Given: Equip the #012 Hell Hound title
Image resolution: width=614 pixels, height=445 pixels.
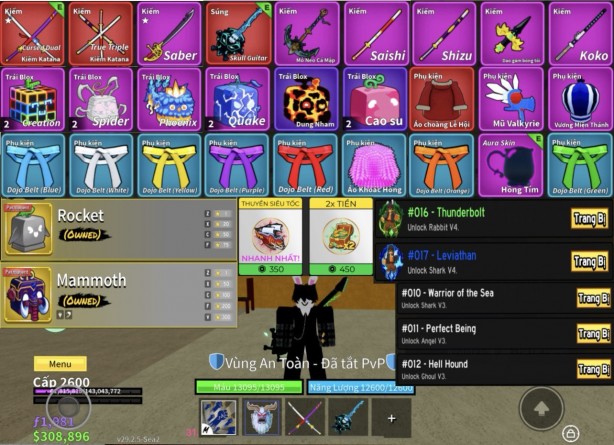Looking at the screenshot, I should point(592,370).
